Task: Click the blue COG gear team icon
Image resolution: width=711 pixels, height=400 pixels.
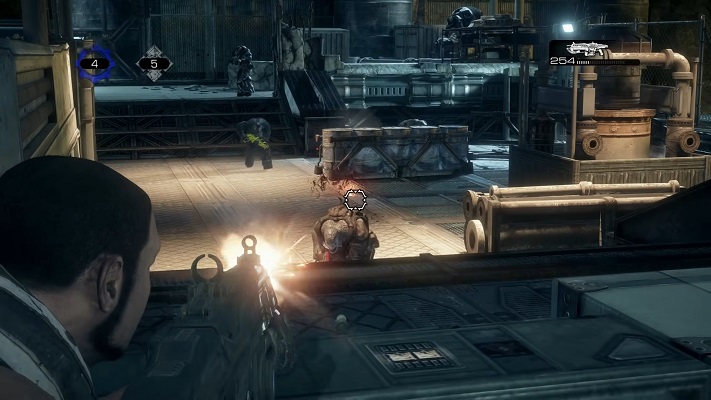Action: pyautogui.click(x=95, y=64)
